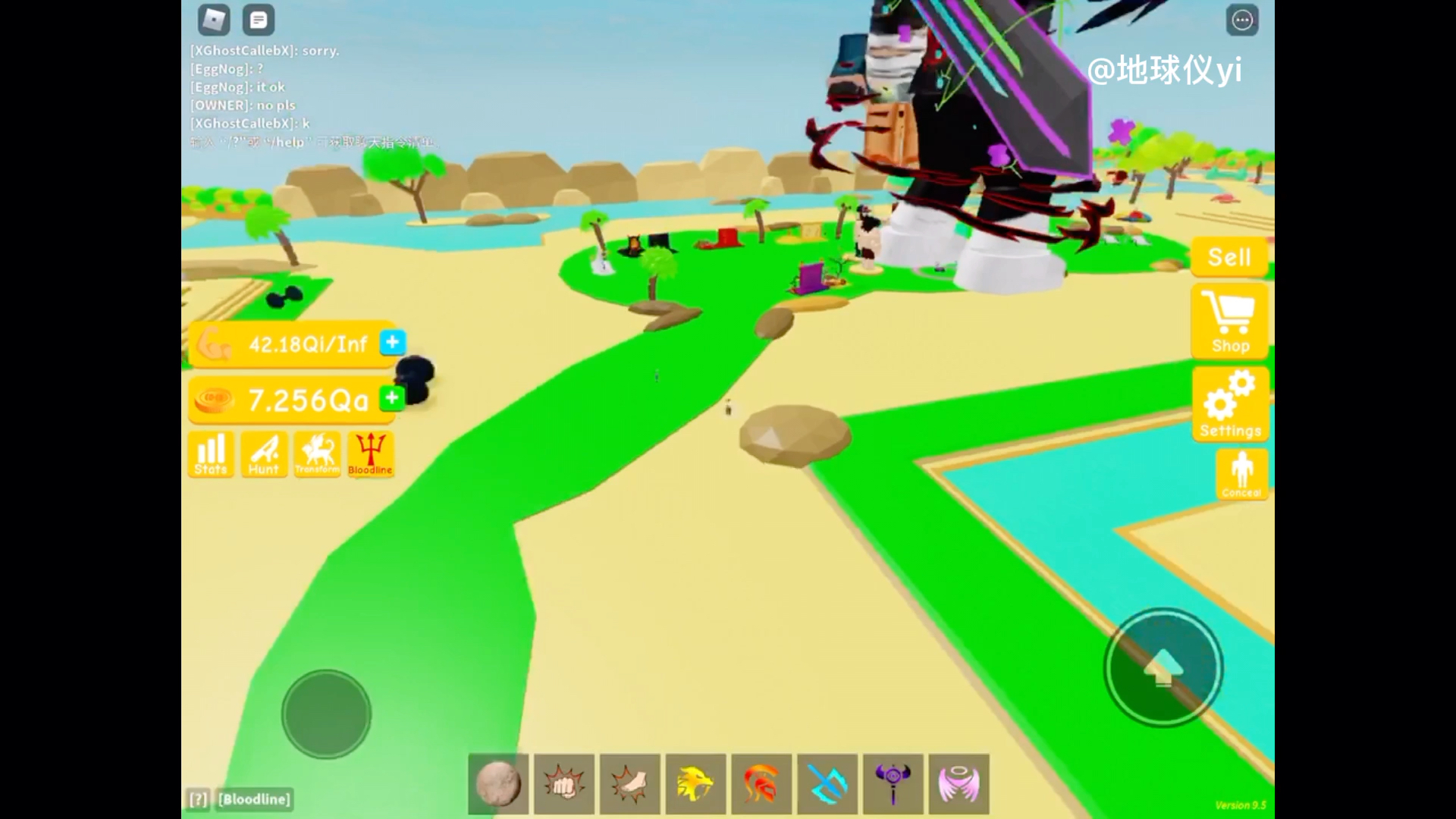Open the Stats panel
Viewport: 1456px width, 819px height.
[210, 454]
